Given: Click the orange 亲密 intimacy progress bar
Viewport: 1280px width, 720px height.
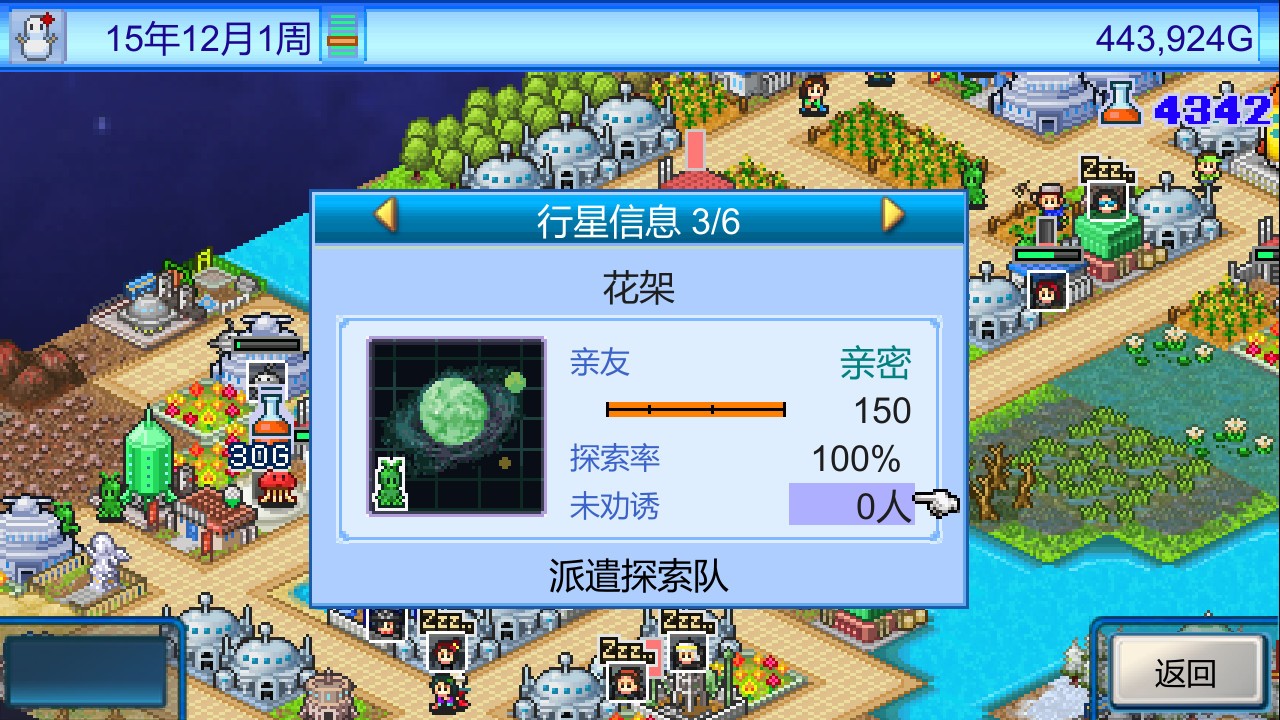Looking at the screenshot, I should pyautogui.click(x=697, y=409).
